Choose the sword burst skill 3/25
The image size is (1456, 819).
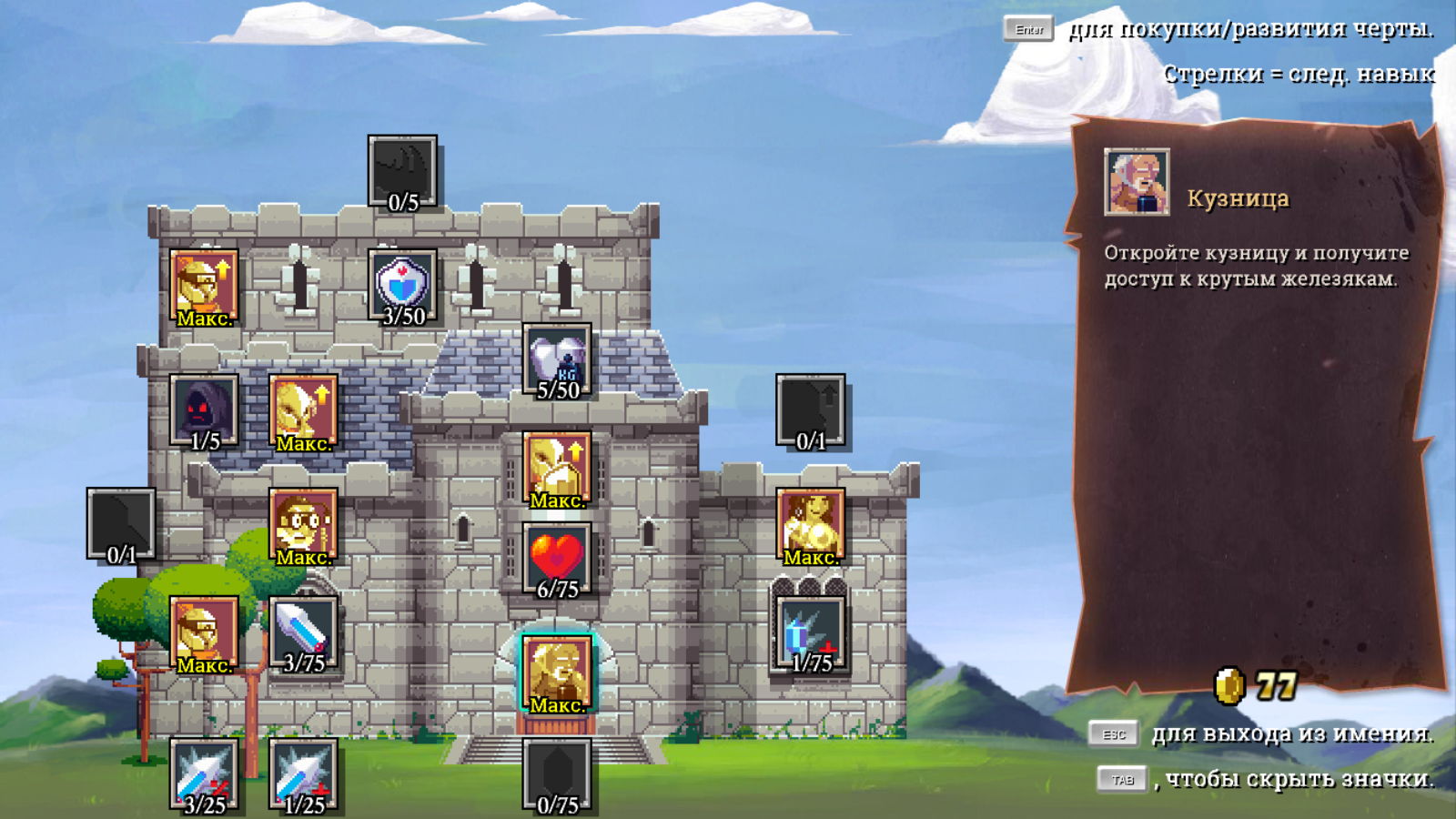tap(205, 773)
